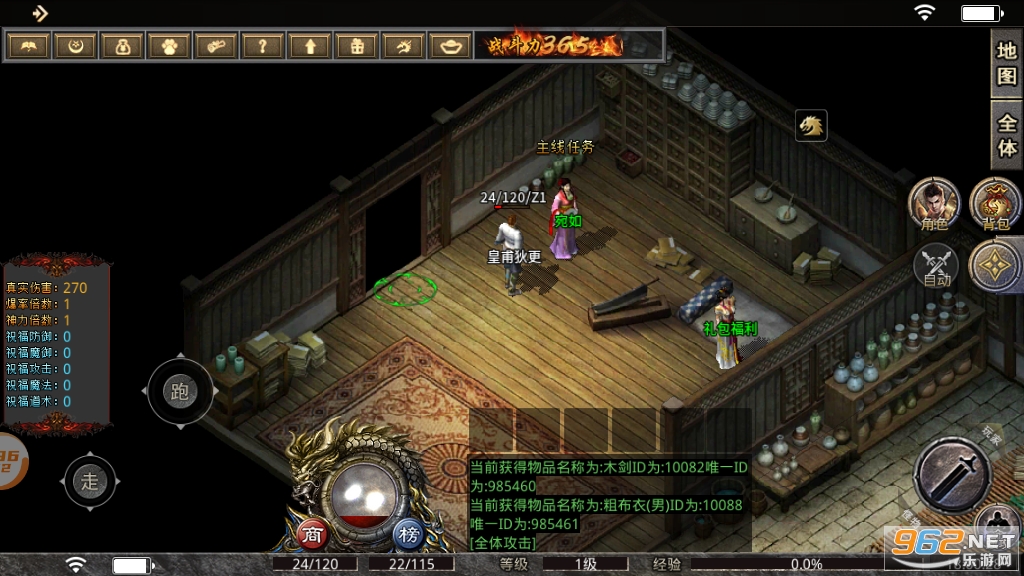Open the gift box toolbar button
Screen dimensions: 1024x576
pyautogui.click(x=357, y=46)
